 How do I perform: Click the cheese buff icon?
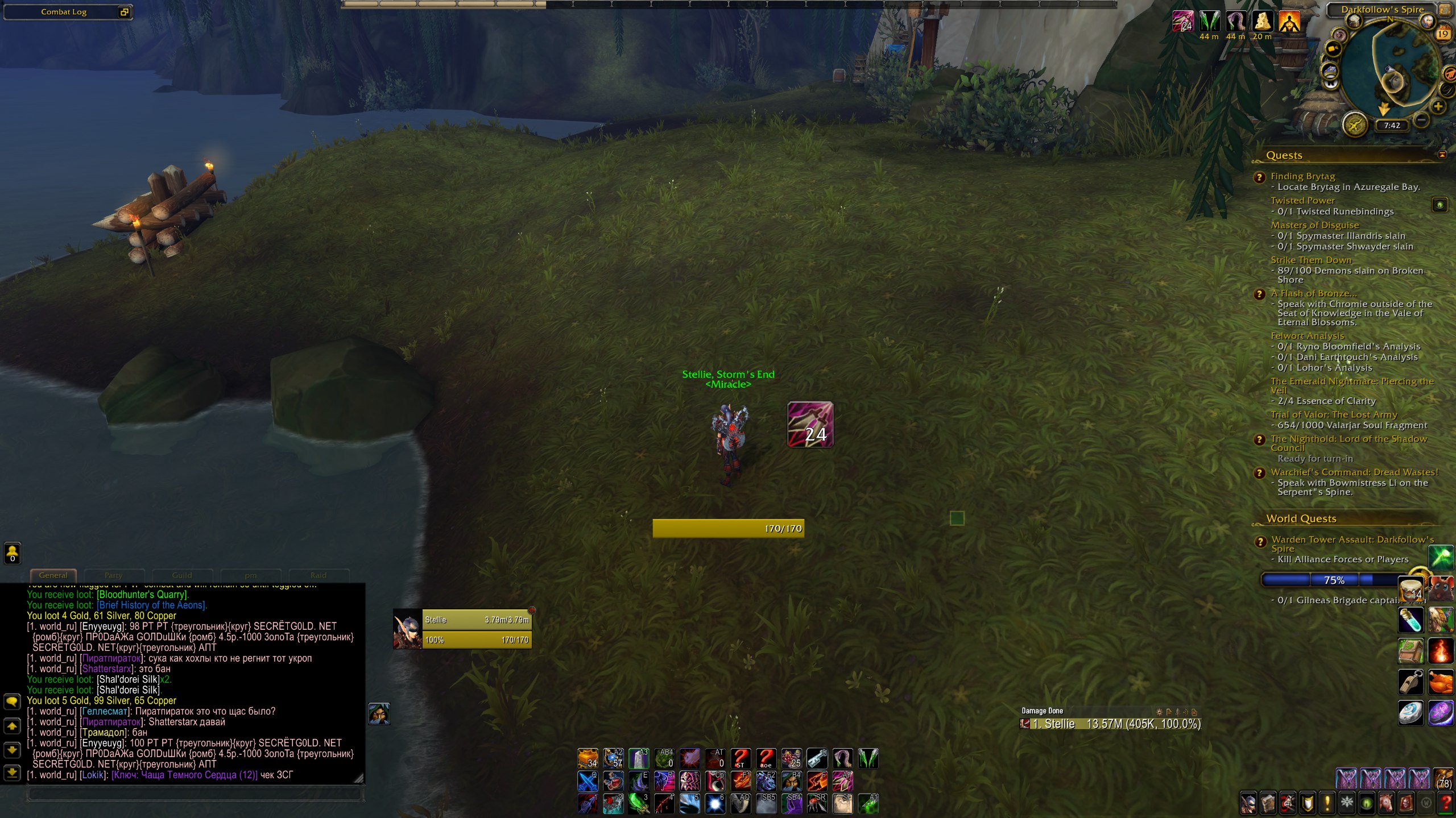[1262, 22]
